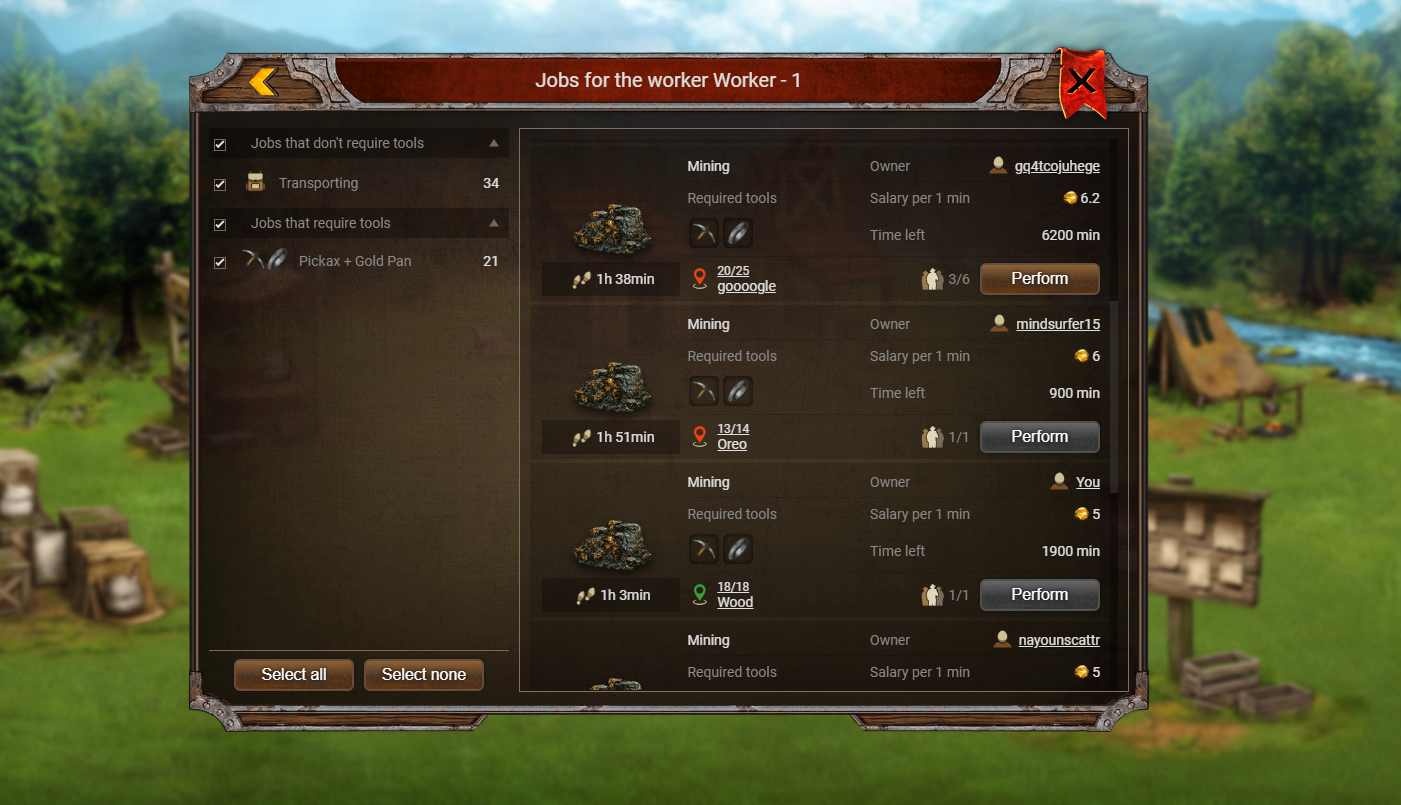Toggle the Pickax + Gold Pan checkbox
Viewport: 1401px width, 805px height.
pos(220,262)
